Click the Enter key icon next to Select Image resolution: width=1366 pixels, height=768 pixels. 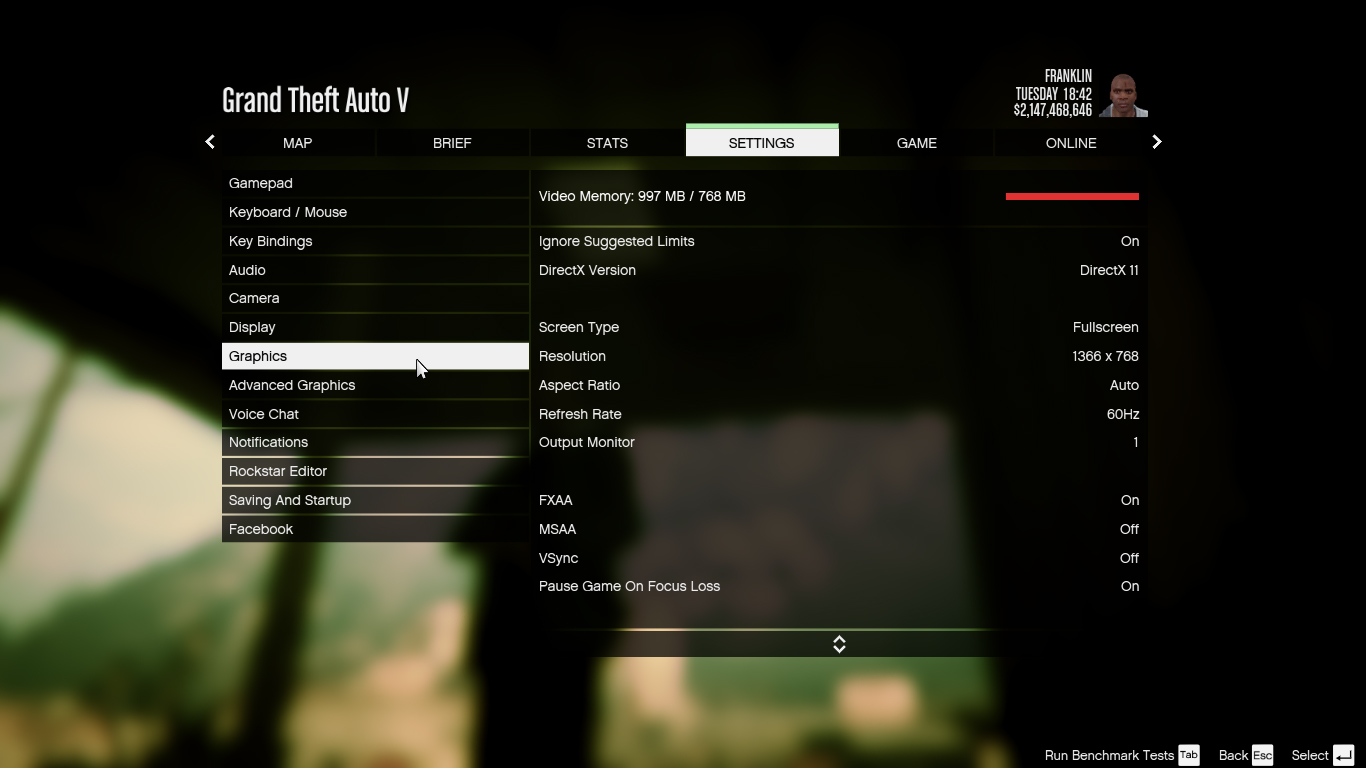(x=1344, y=755)
